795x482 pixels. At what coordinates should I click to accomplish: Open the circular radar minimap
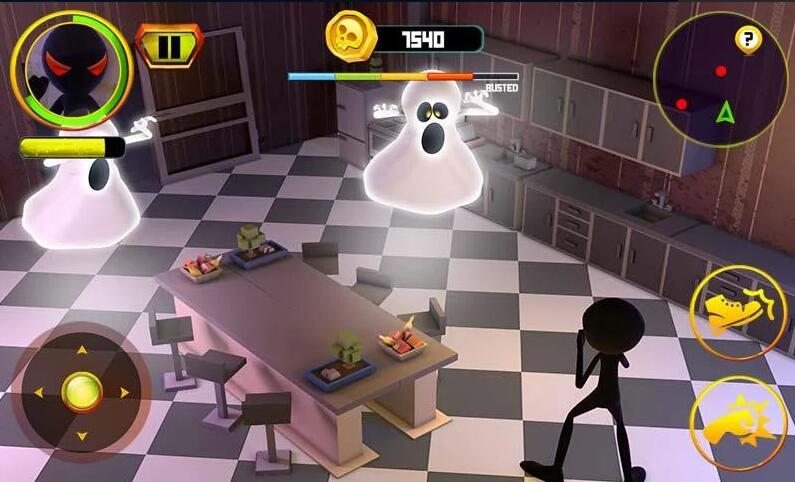click(718, 82)
